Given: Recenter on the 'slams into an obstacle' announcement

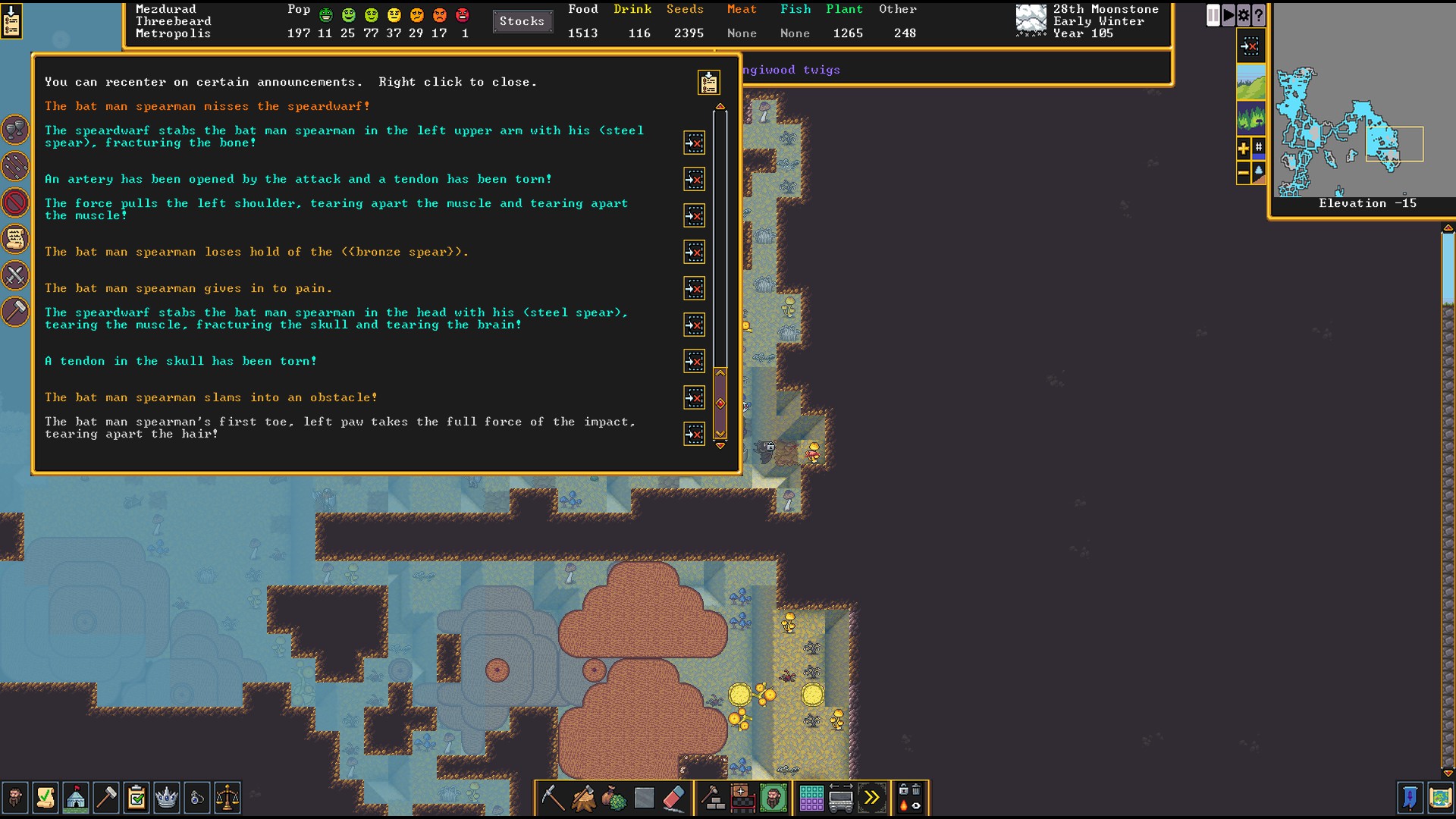Looking at the screenshot, I should [x=694, y=398].
